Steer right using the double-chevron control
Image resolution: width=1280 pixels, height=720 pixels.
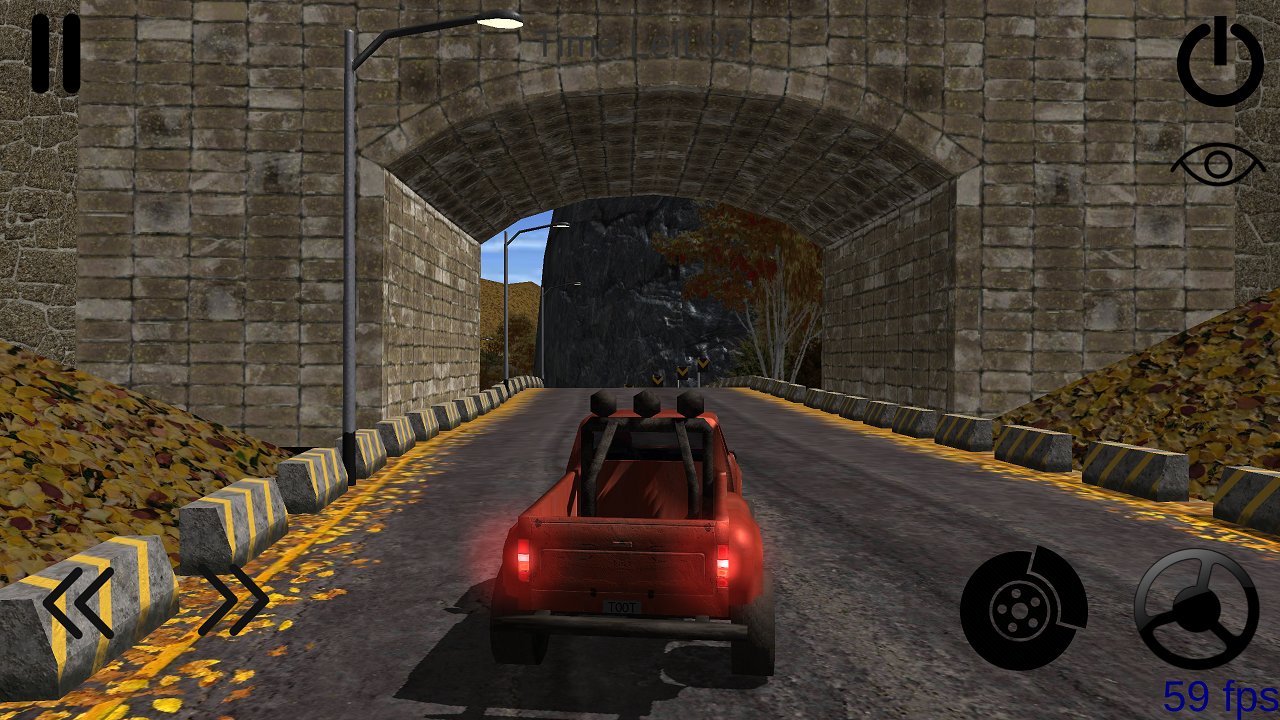pos(230,600)
